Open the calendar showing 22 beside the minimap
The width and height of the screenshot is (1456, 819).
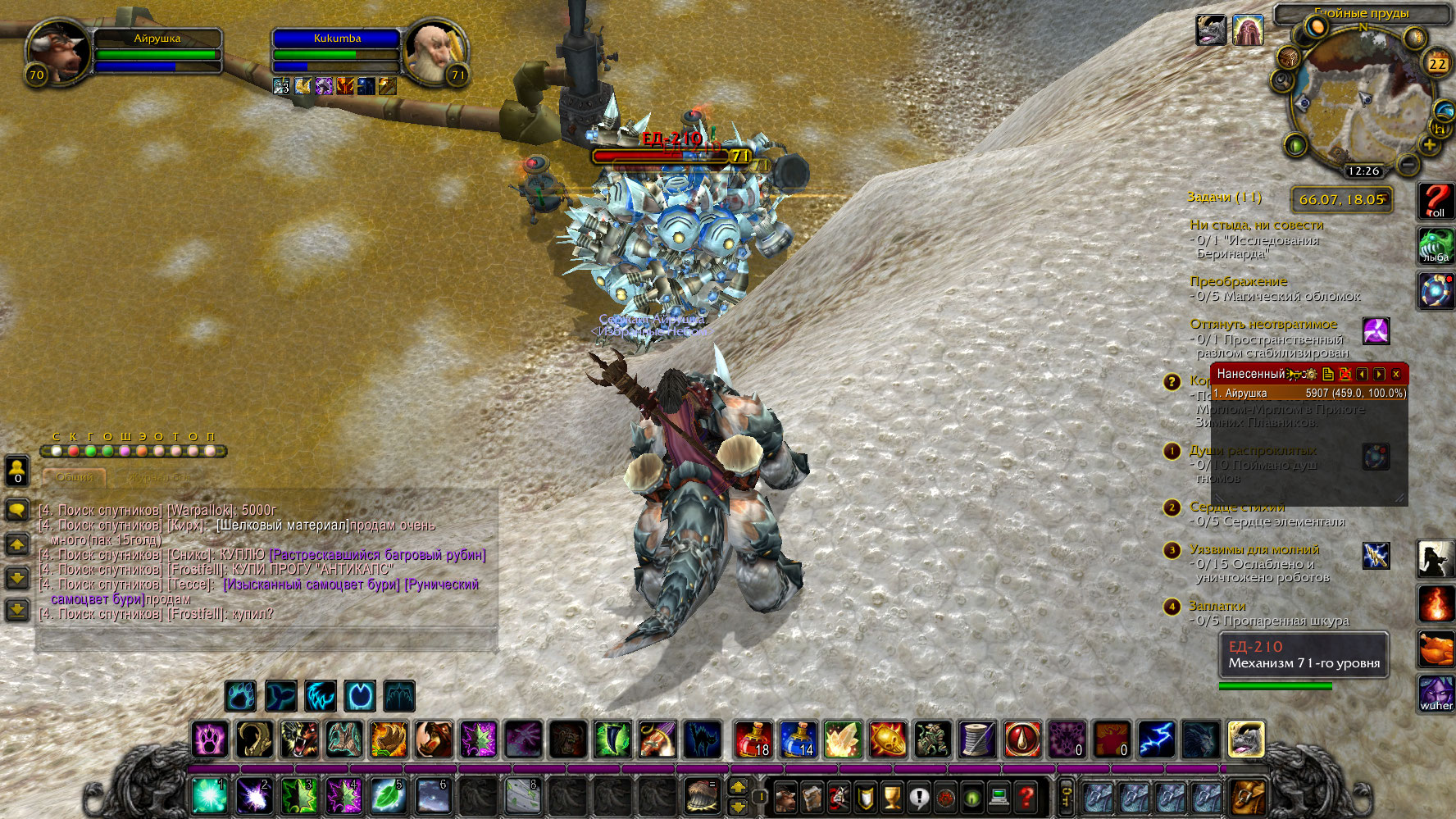(x=1437, y=64)
